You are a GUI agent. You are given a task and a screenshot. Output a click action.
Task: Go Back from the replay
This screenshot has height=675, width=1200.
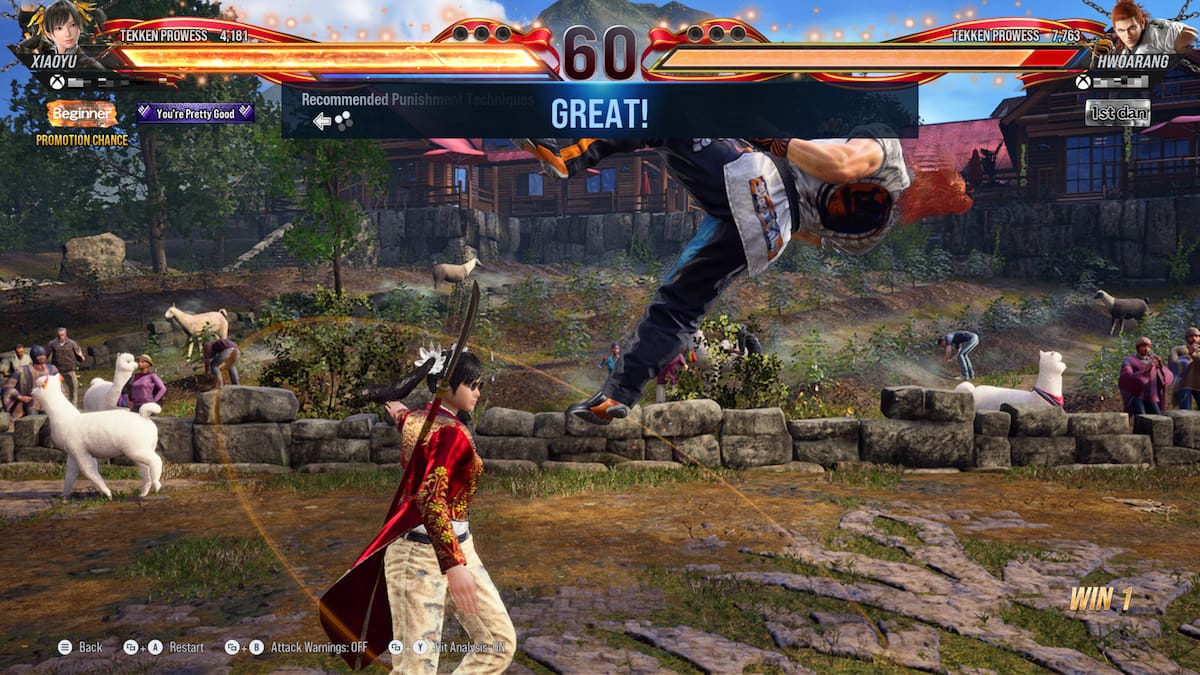point(81,647)
